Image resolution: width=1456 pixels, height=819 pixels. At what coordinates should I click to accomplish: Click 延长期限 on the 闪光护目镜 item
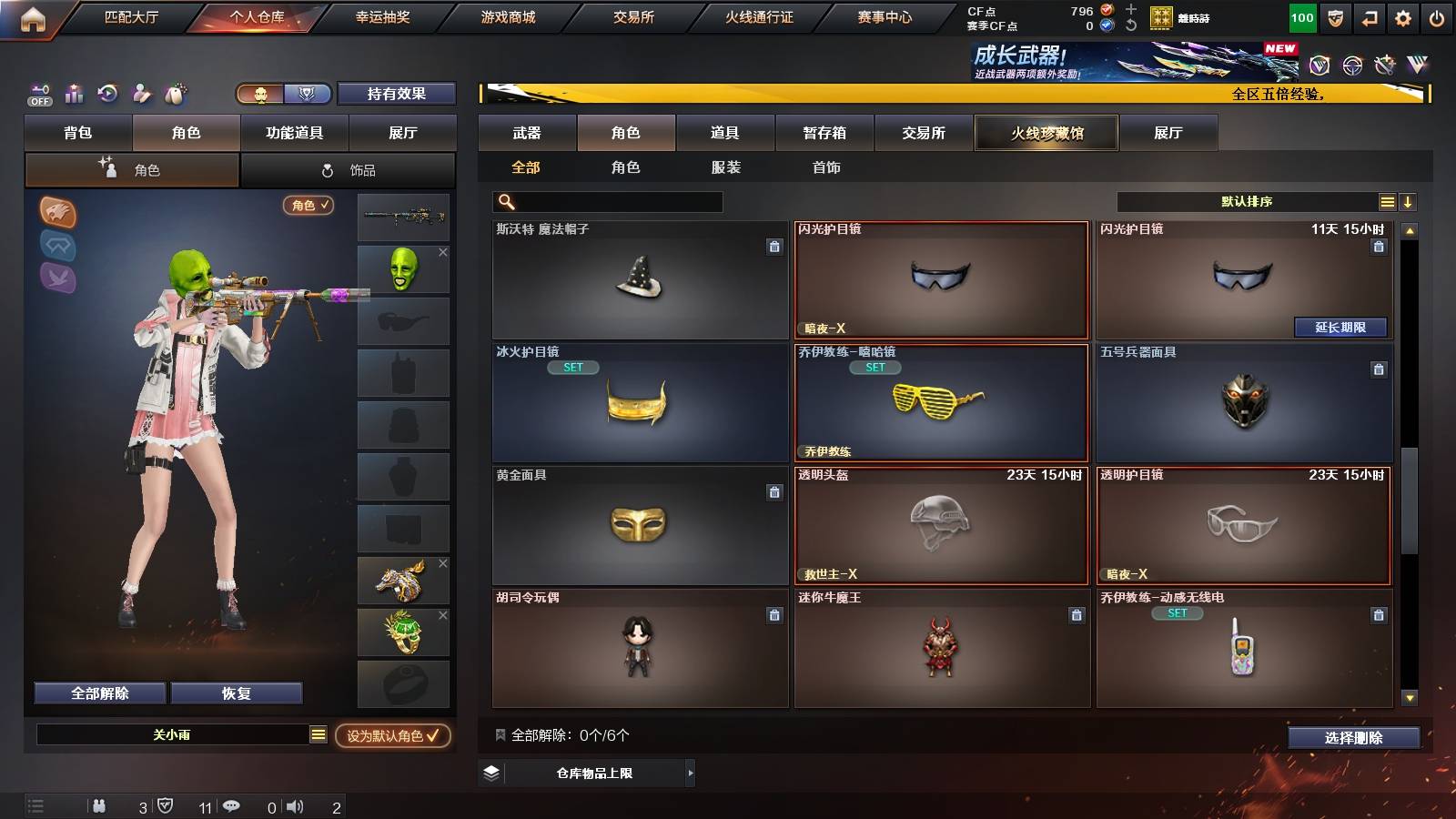[x=1339, y=327]
